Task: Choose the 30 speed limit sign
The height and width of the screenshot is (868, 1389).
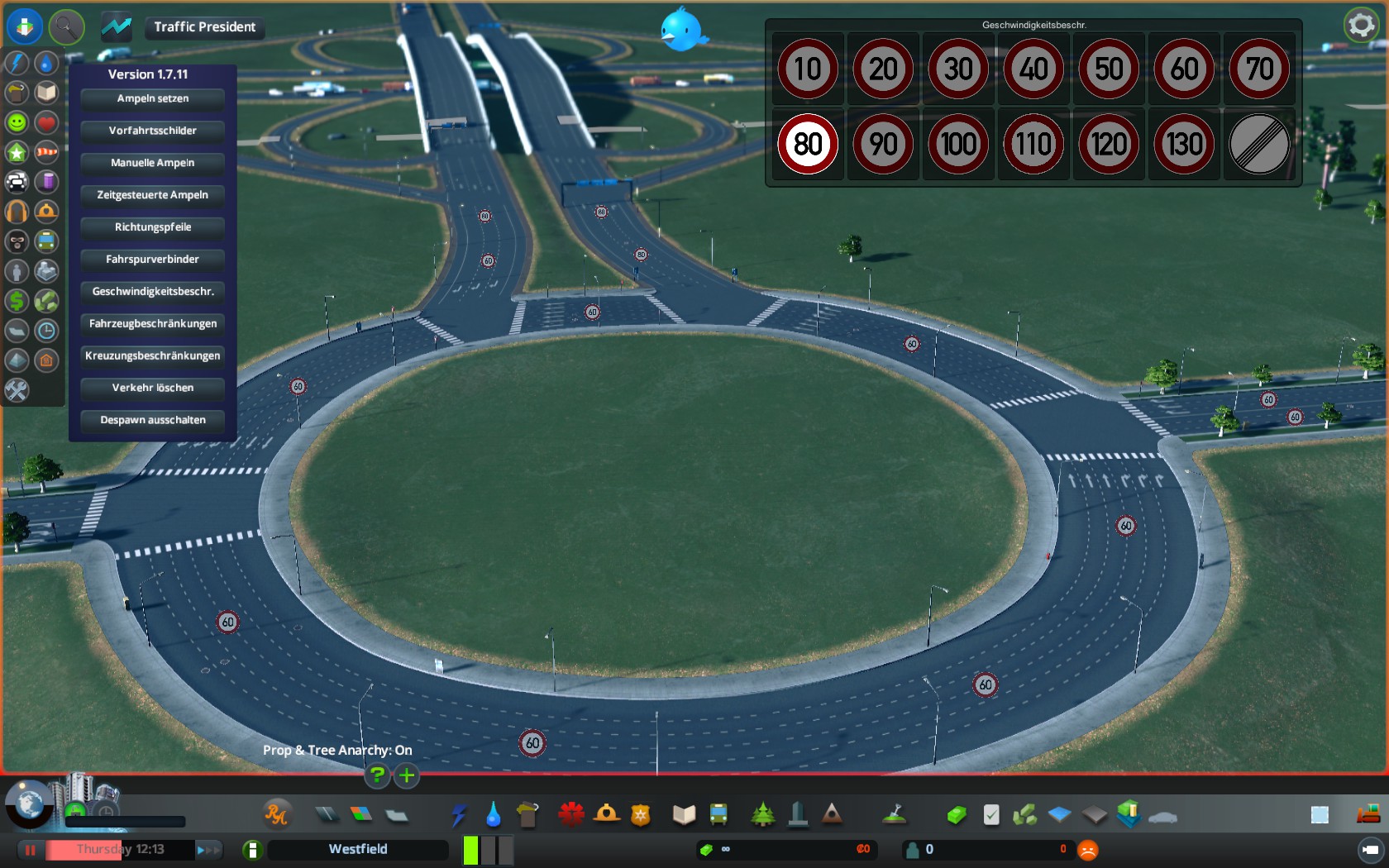Action: pos(958,69)
